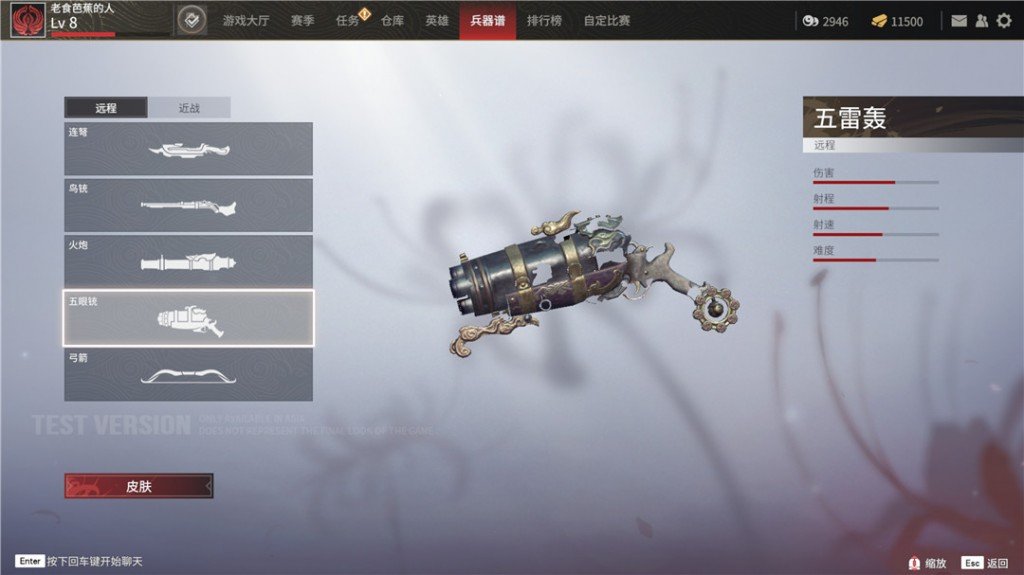Viewport: 1024px width, 575px height.
Task: Switch to 自定比赛 custom match tab
Action: pos(607,21)
